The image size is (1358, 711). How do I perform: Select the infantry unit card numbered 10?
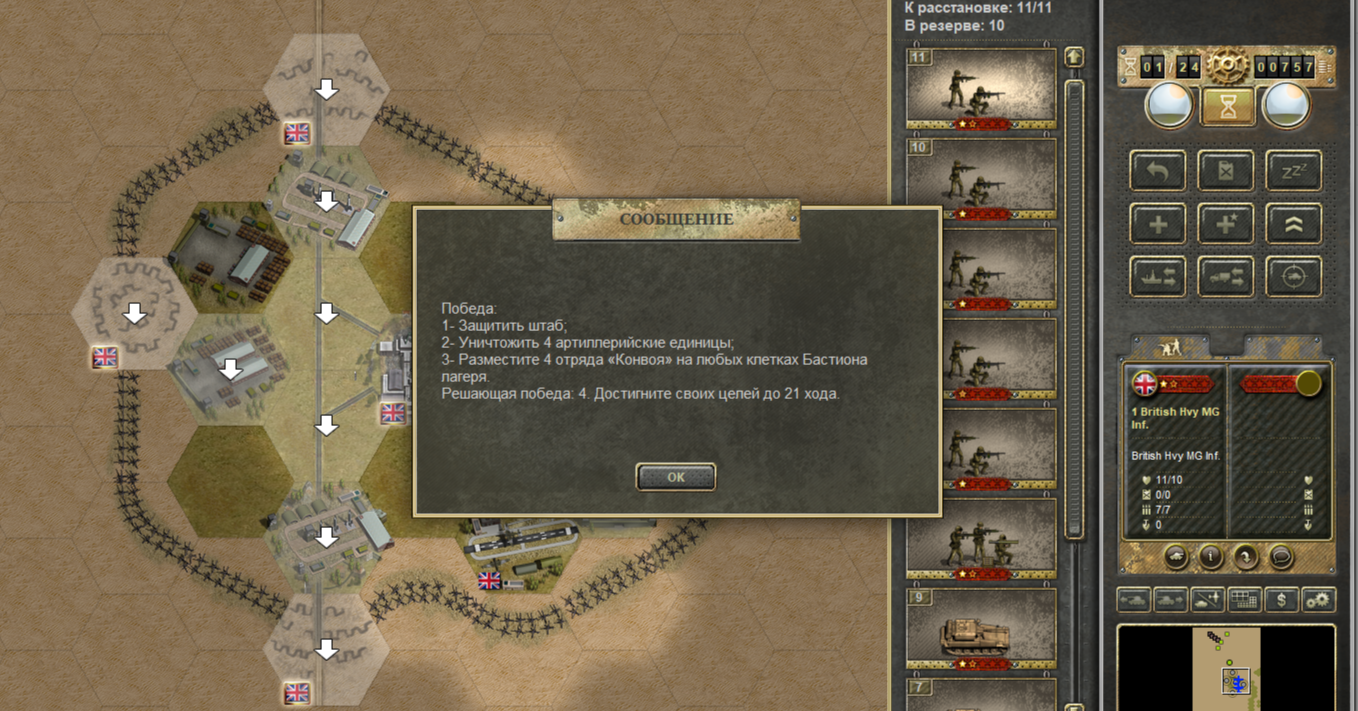coord(981,178)
